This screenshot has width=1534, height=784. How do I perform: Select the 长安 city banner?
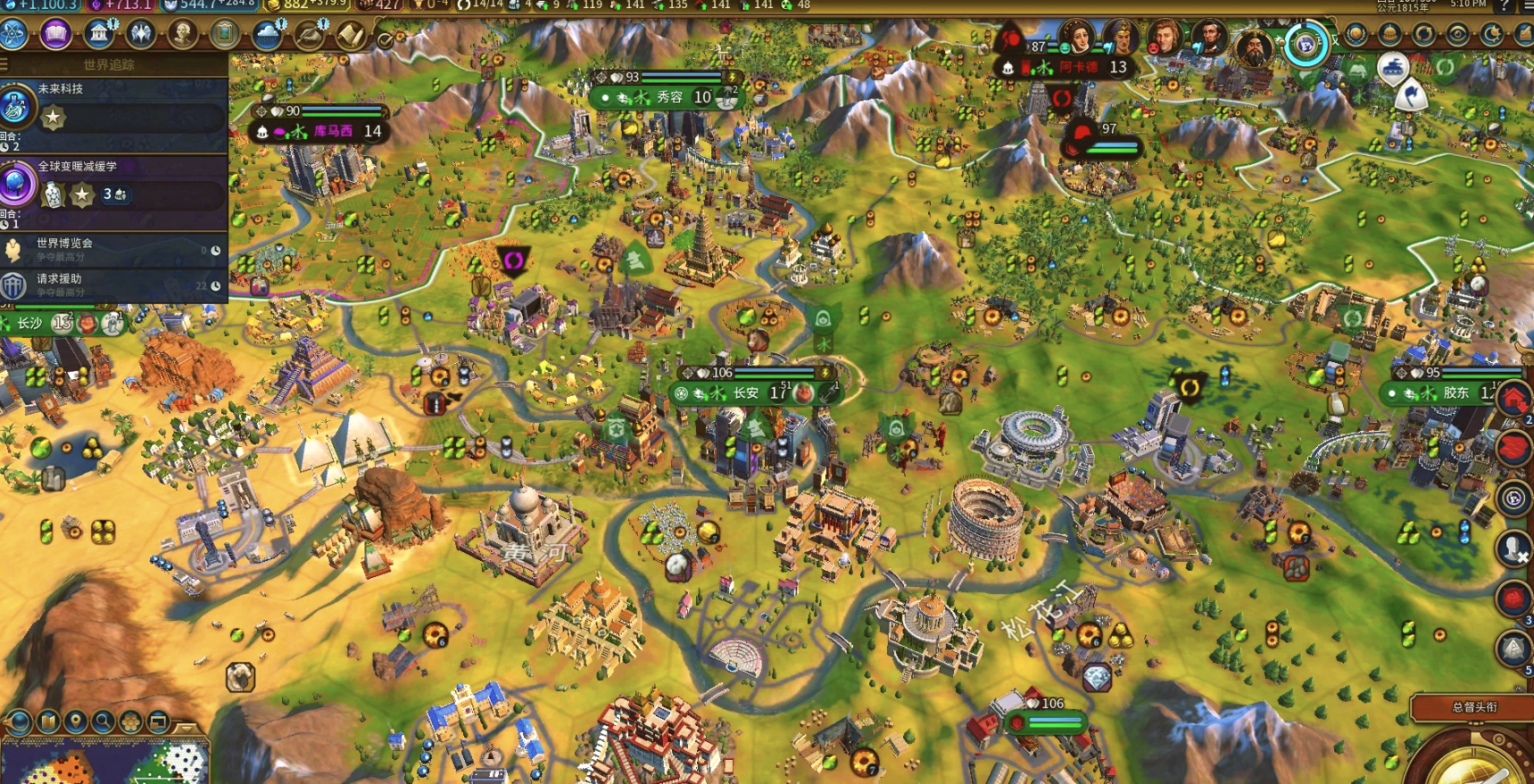point(746,393)
